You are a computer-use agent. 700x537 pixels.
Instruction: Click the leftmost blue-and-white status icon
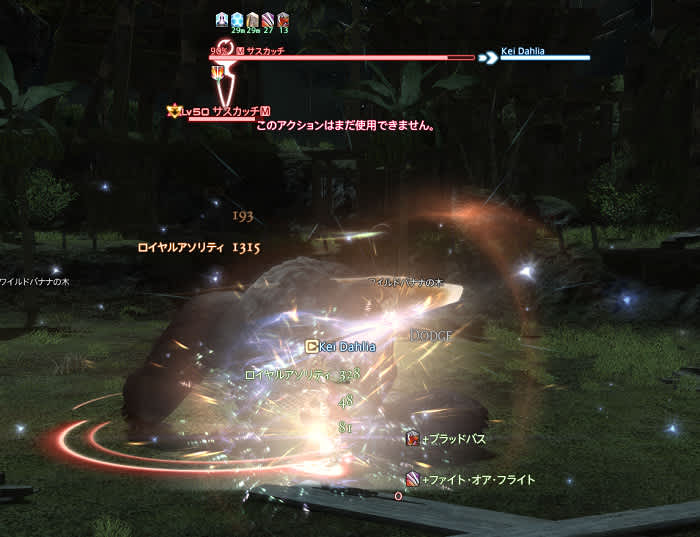222,19
